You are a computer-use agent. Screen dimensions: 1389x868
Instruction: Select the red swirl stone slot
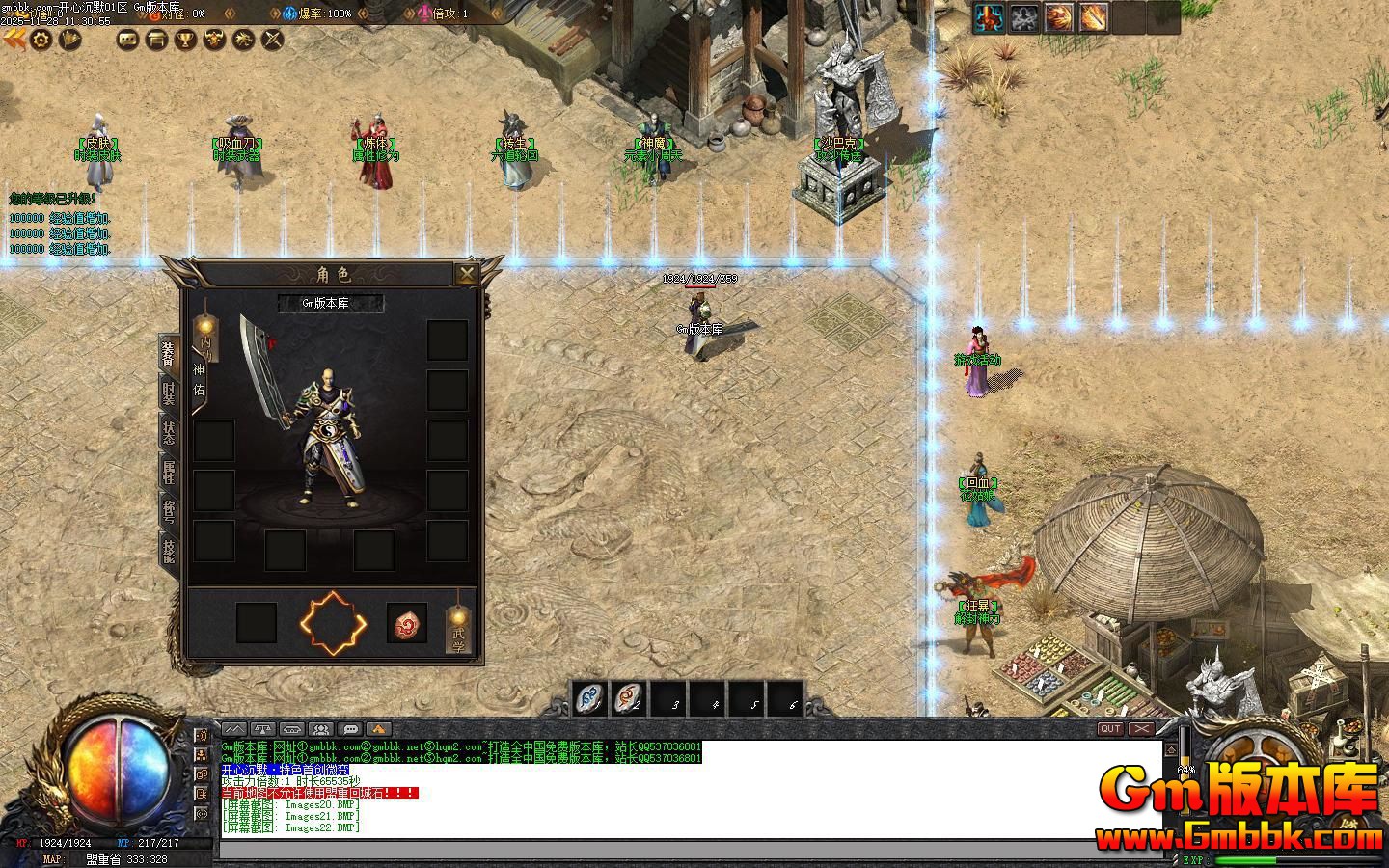(x=407, y=624)
